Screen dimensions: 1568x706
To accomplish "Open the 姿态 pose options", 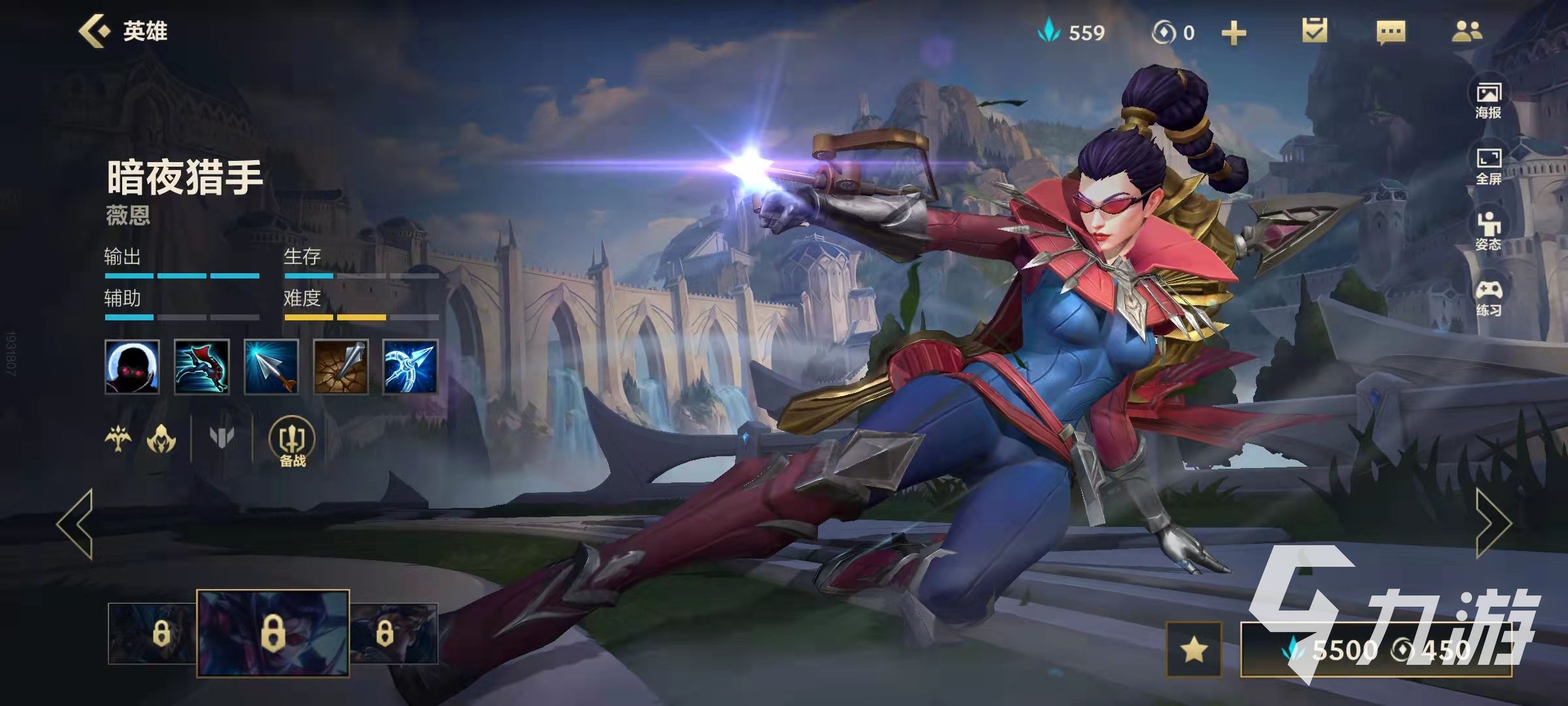I will 1488,231.
